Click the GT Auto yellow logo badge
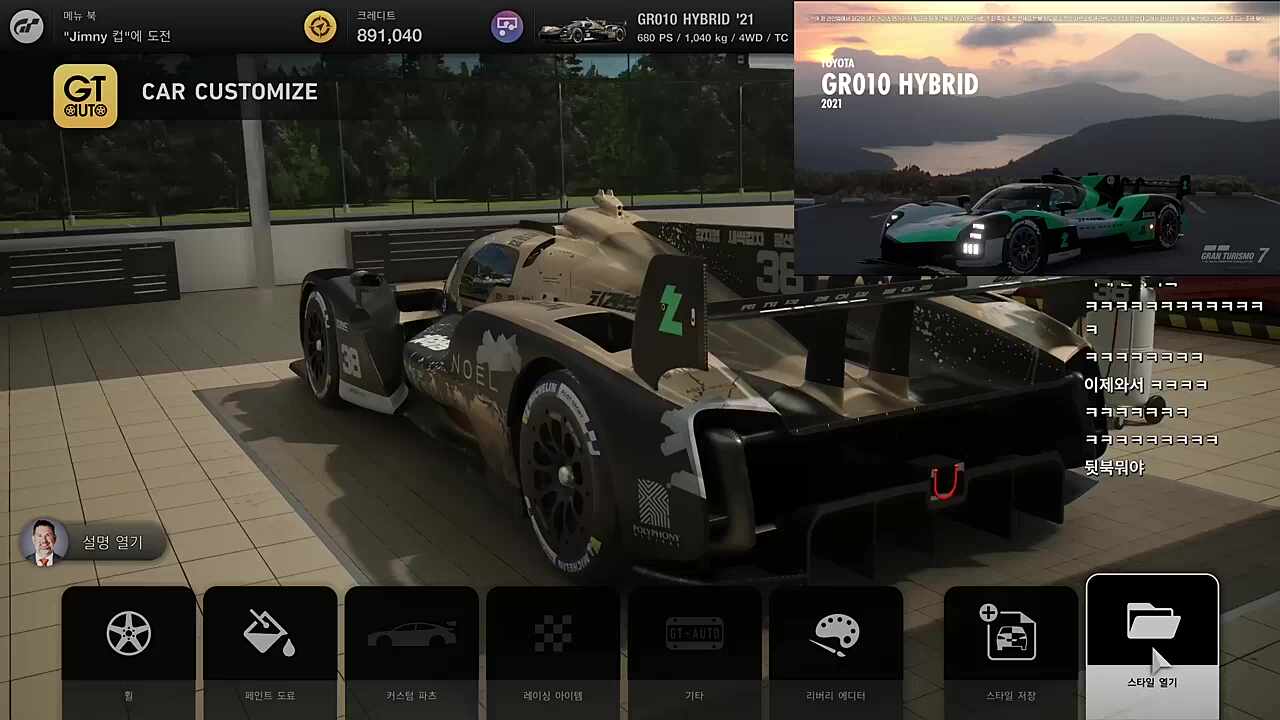The height and width of the screenshot is (720, 1280). tap(85, 96)
